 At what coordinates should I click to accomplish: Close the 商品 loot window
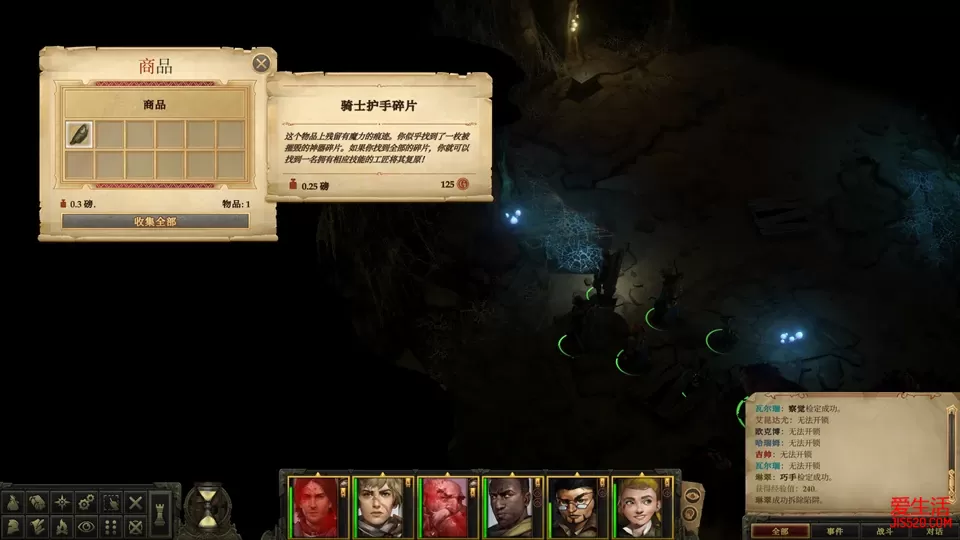(x=261, y=64)
